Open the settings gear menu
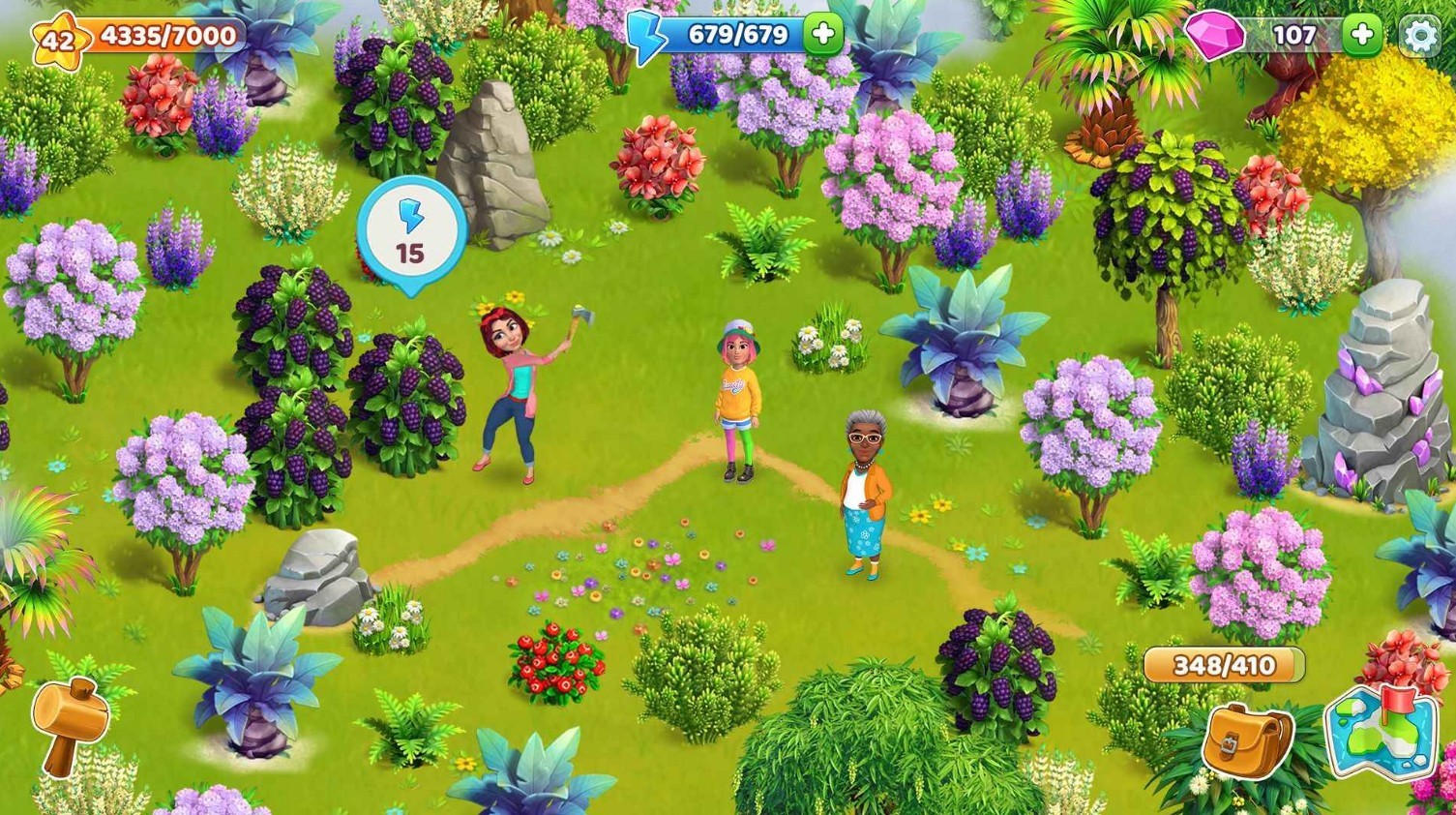 pos(1419,36)
